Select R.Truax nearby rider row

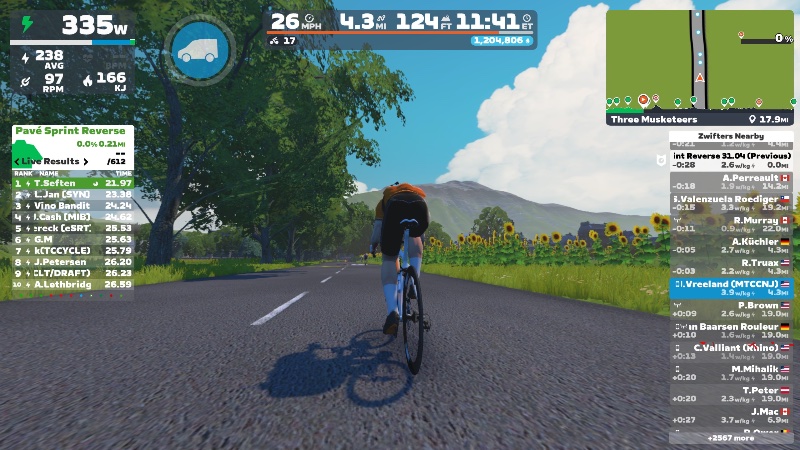pos(730,267)
